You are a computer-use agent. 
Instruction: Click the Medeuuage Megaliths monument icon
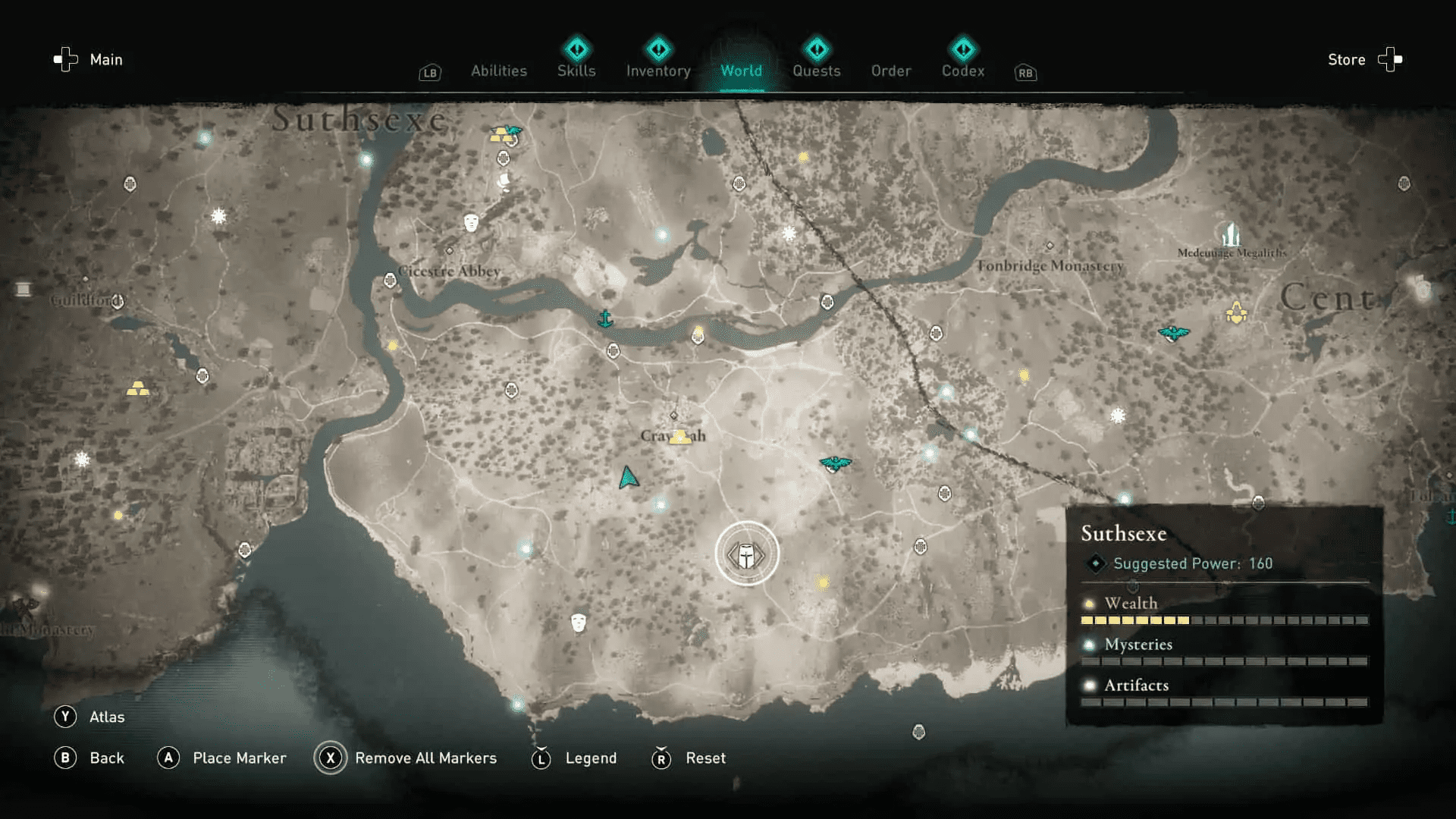click(1230, 234)
